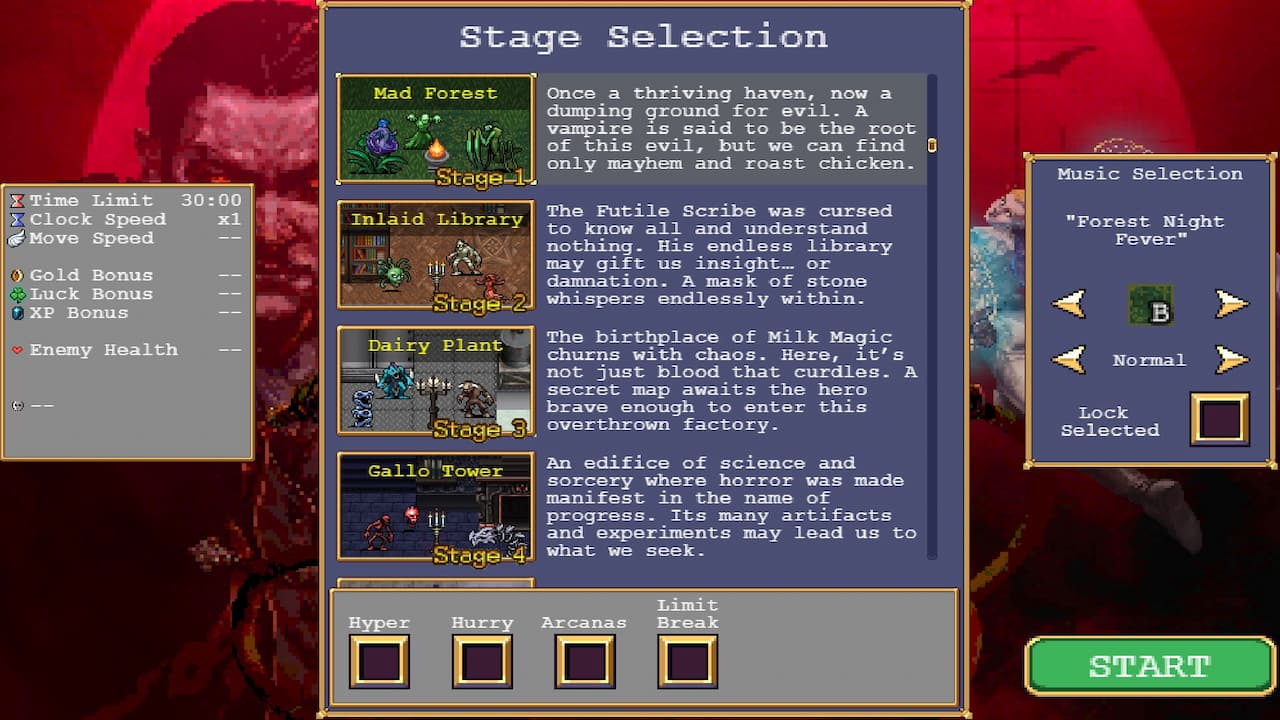Advance past Normal with the right arrow
Viewport: 1280px width, 720px height.
click(x=1230, y=358)
